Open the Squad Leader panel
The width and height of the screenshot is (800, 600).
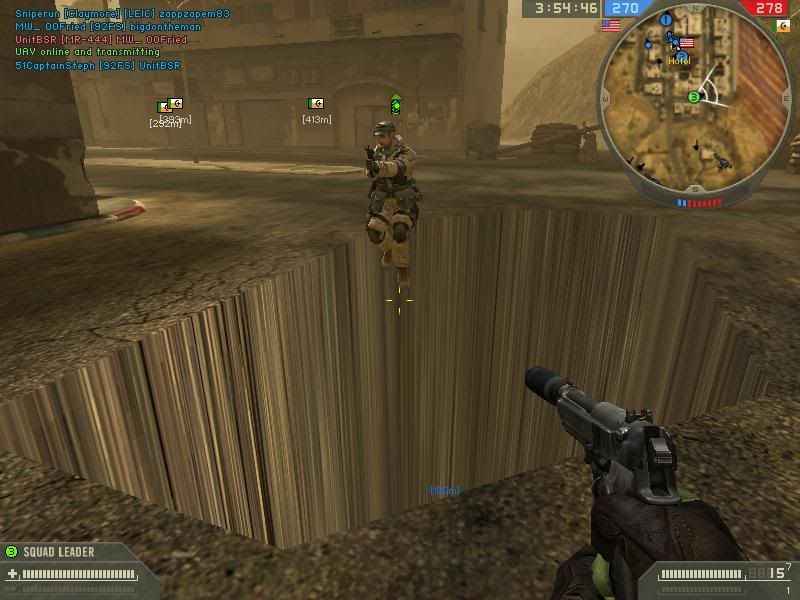pos(60,551)
